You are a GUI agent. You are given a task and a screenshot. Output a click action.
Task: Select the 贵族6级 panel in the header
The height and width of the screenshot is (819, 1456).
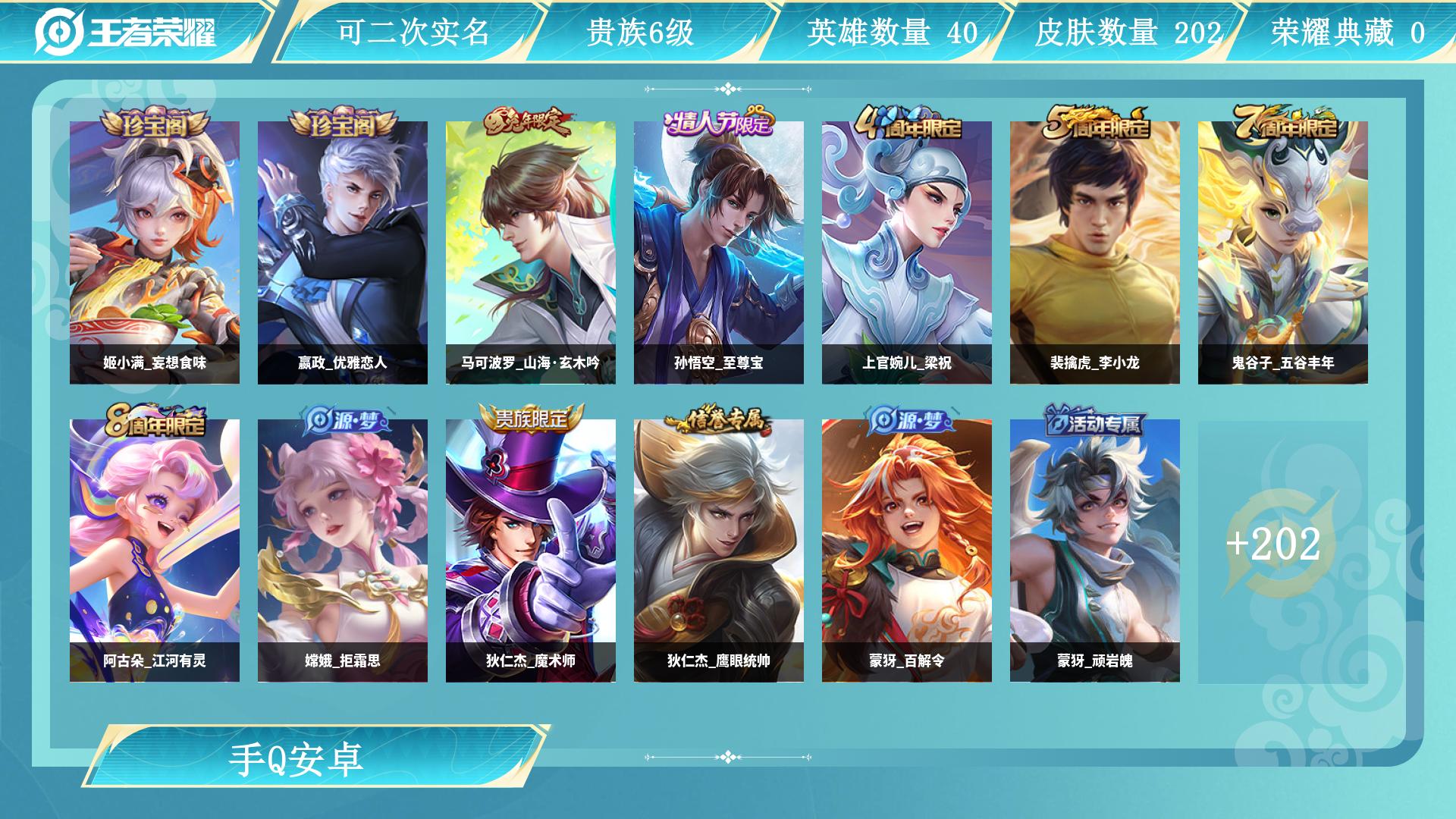point(642,32)
